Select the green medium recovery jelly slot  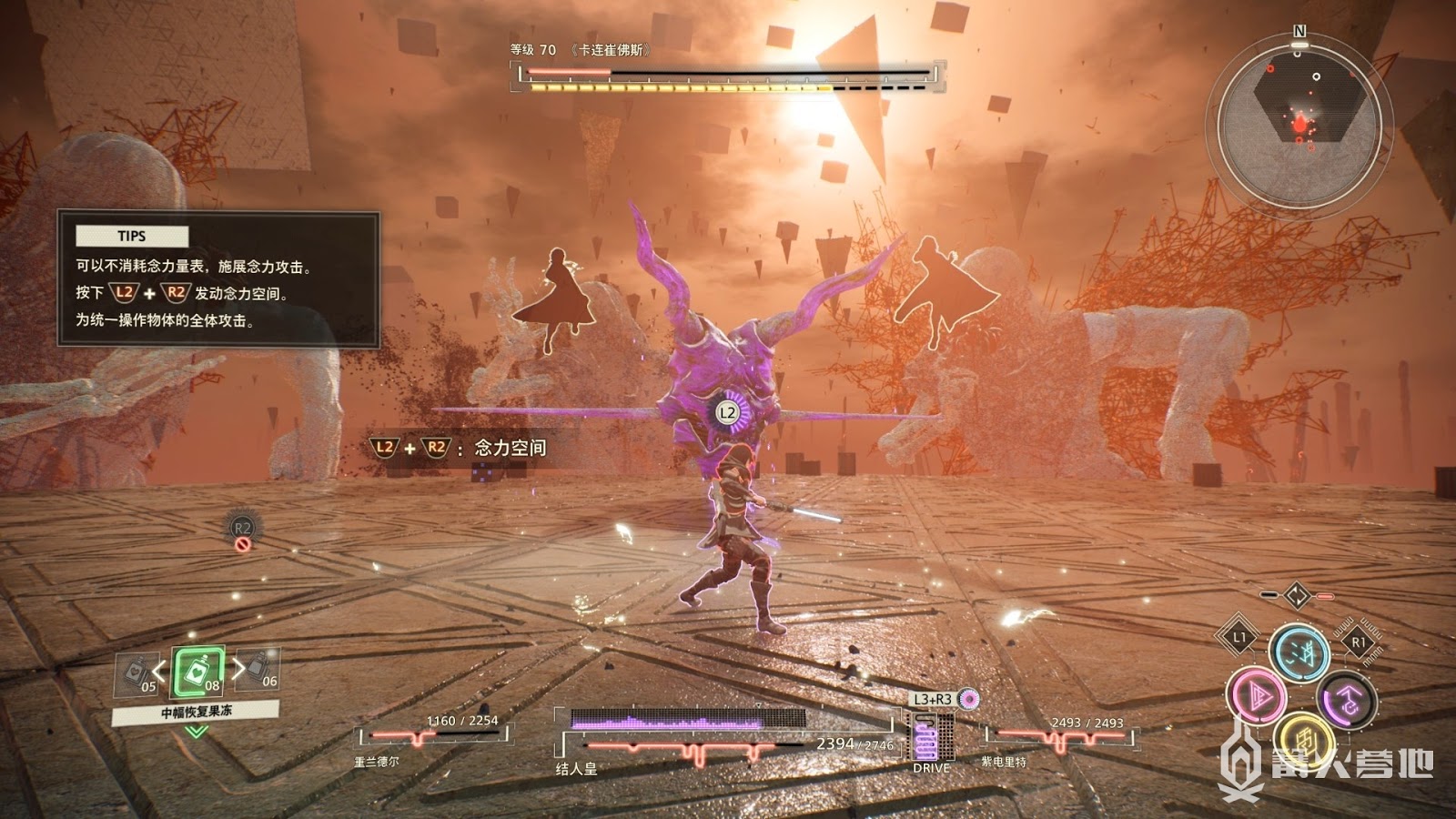(197, 673)
